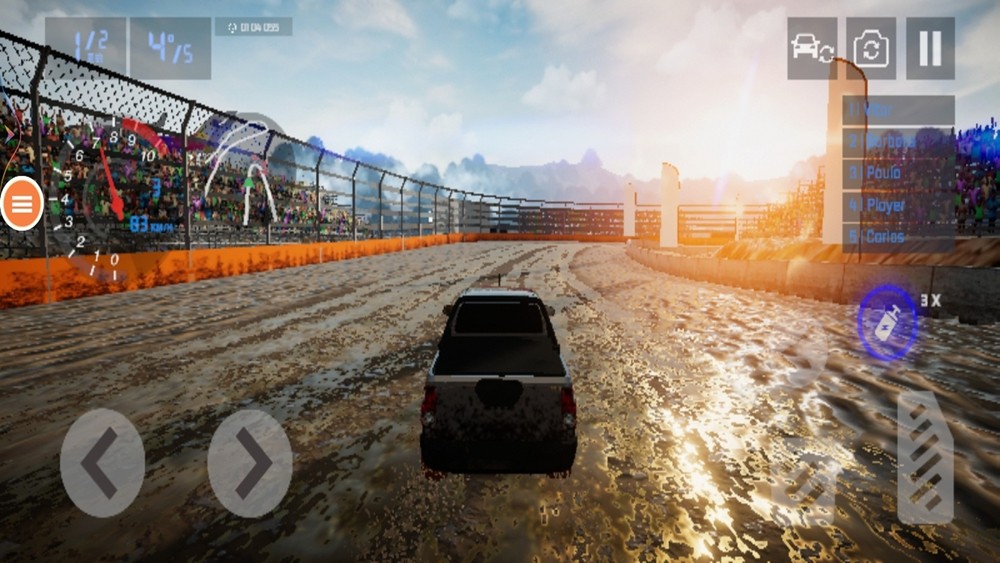Open the orange hamburger menu

click(22, 204)
